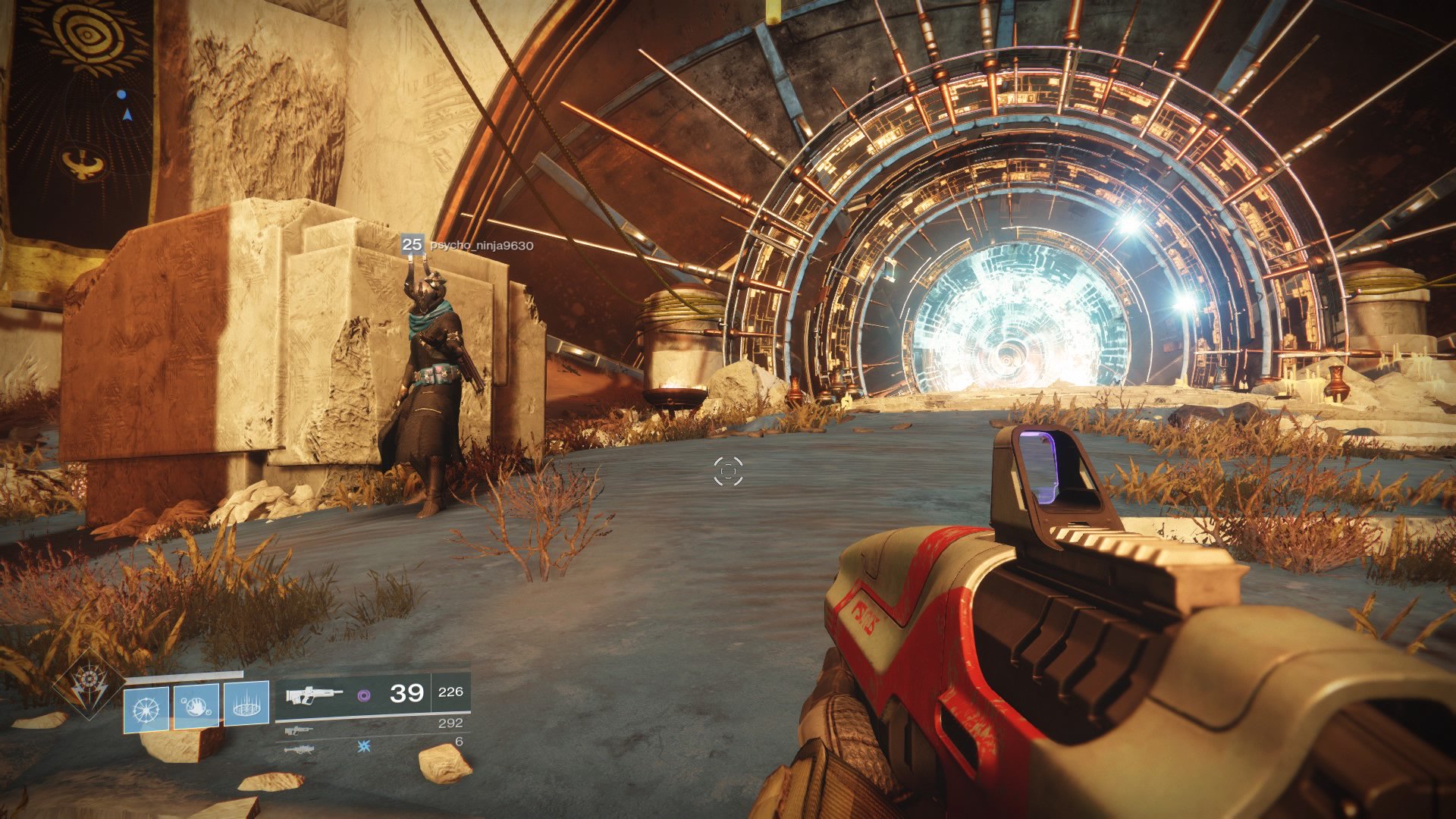Screen dimensions: 1456x819
Task: Select the ammo count reading 39
Action: pyautogui.click(x=407, y=694)
